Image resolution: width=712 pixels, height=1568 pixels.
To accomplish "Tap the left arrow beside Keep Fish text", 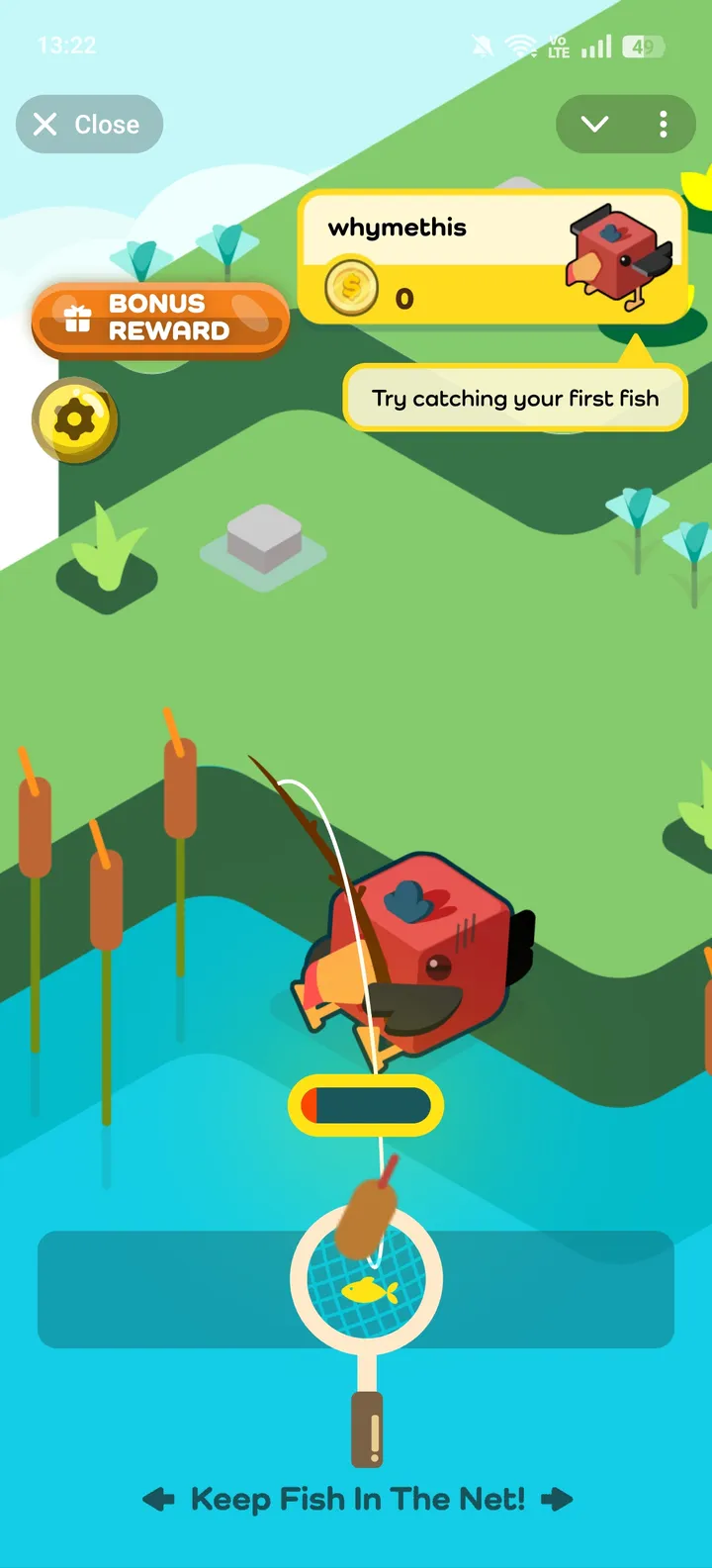I will click(159, 1500).
